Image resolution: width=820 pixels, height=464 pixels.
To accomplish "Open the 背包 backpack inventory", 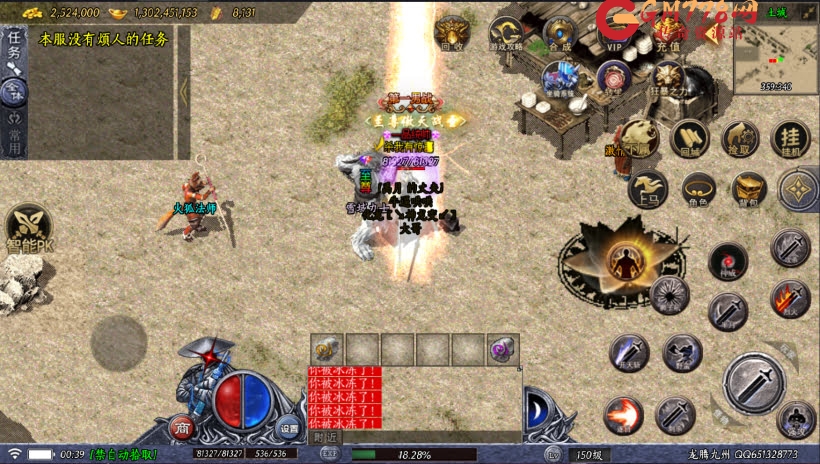I will (748, 187).
